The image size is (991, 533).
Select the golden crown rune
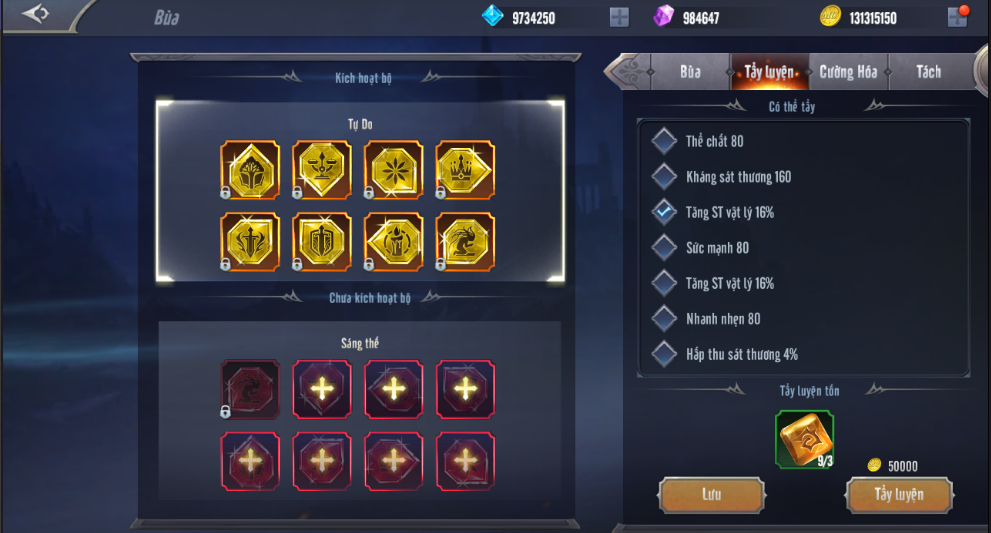tap(465, 170)
